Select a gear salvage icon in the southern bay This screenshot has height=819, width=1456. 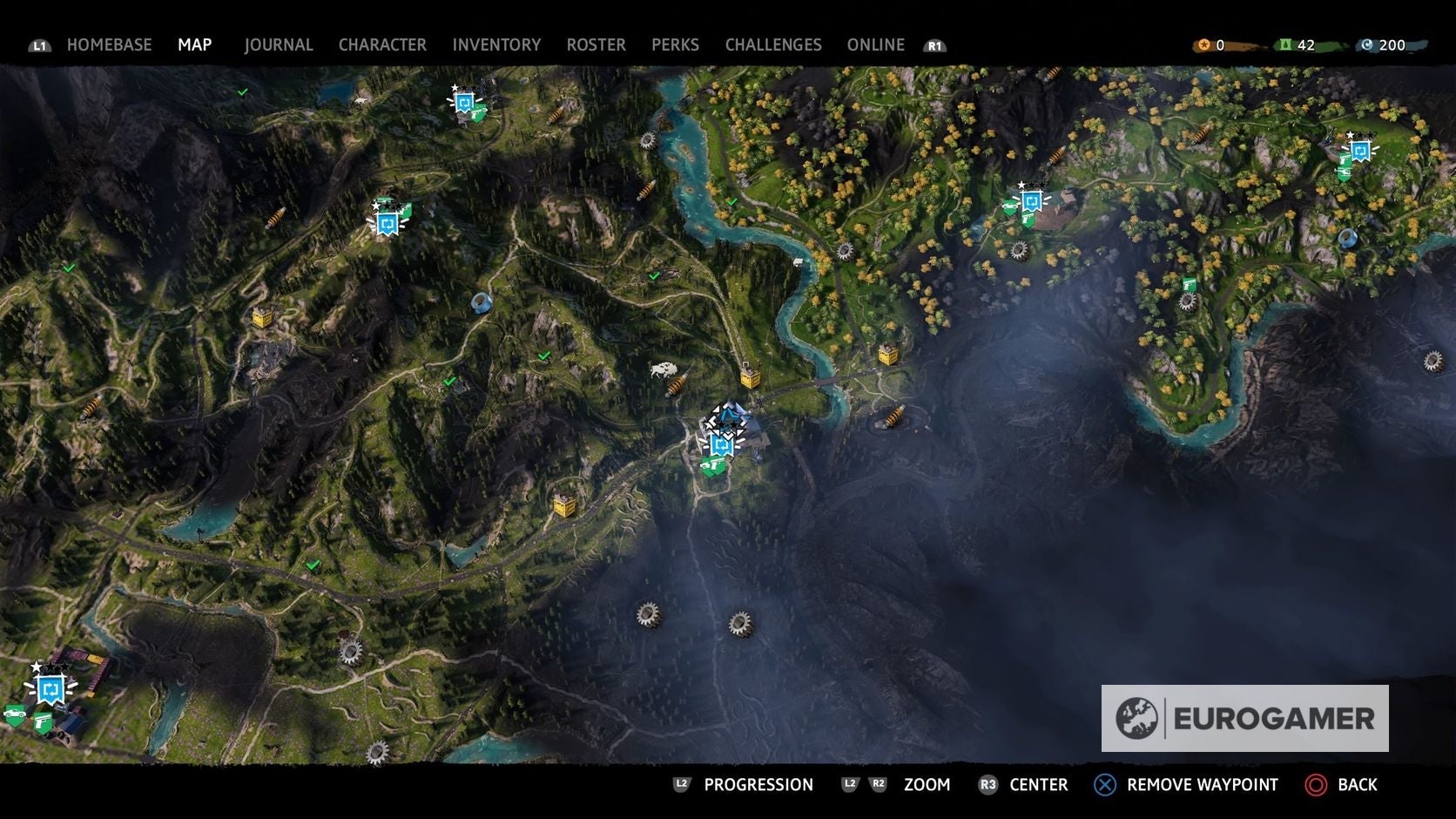click(650, 616)
